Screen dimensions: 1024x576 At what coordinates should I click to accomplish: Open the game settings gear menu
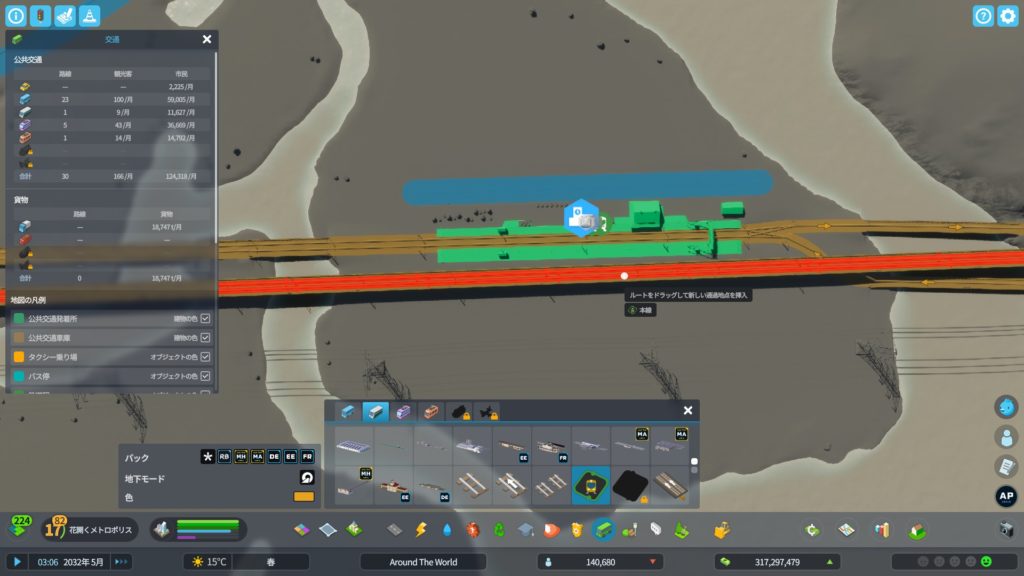point(1007,15)
